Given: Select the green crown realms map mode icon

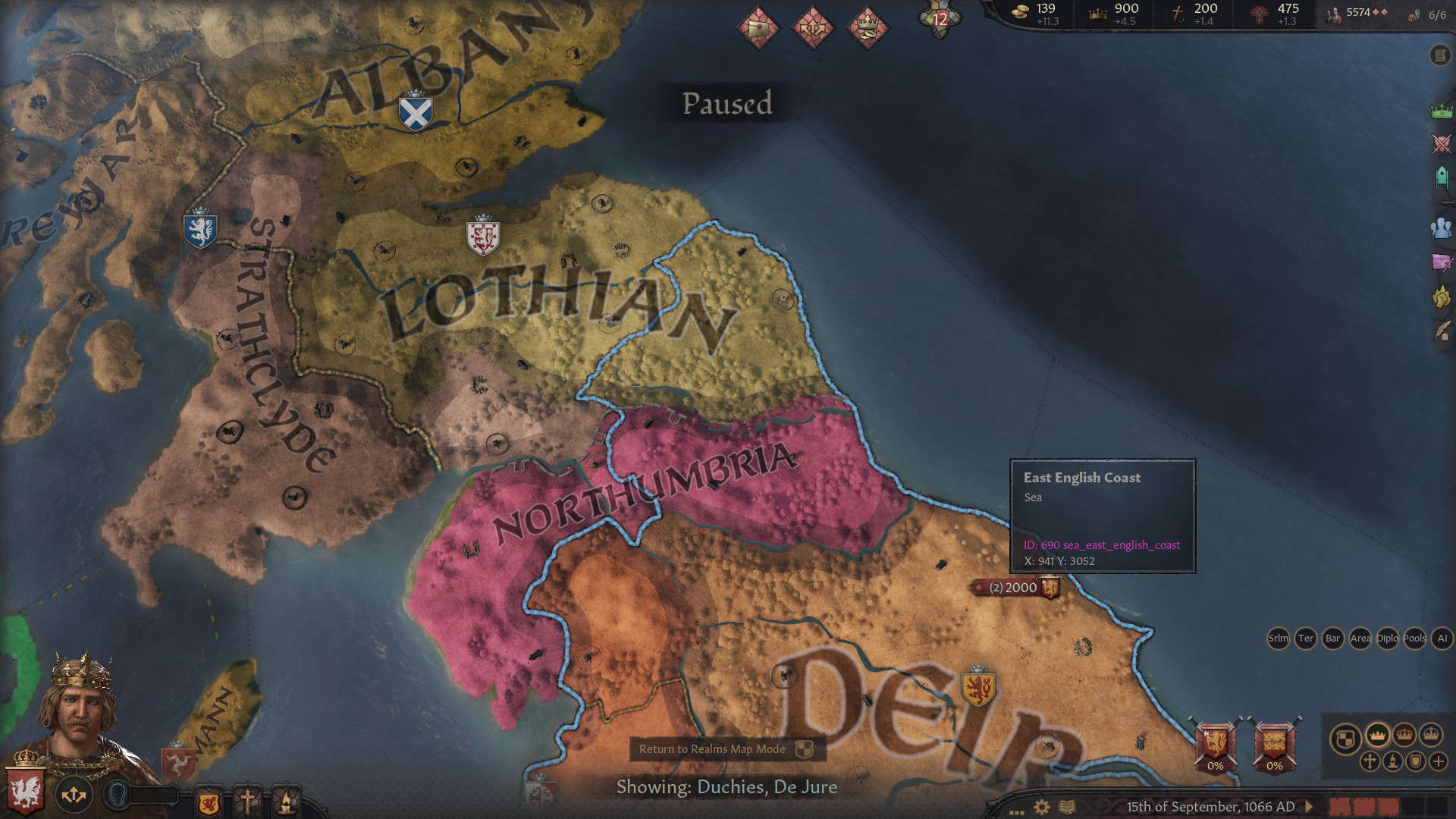Looking at the screenshot, I should (x=1440, y=110).
